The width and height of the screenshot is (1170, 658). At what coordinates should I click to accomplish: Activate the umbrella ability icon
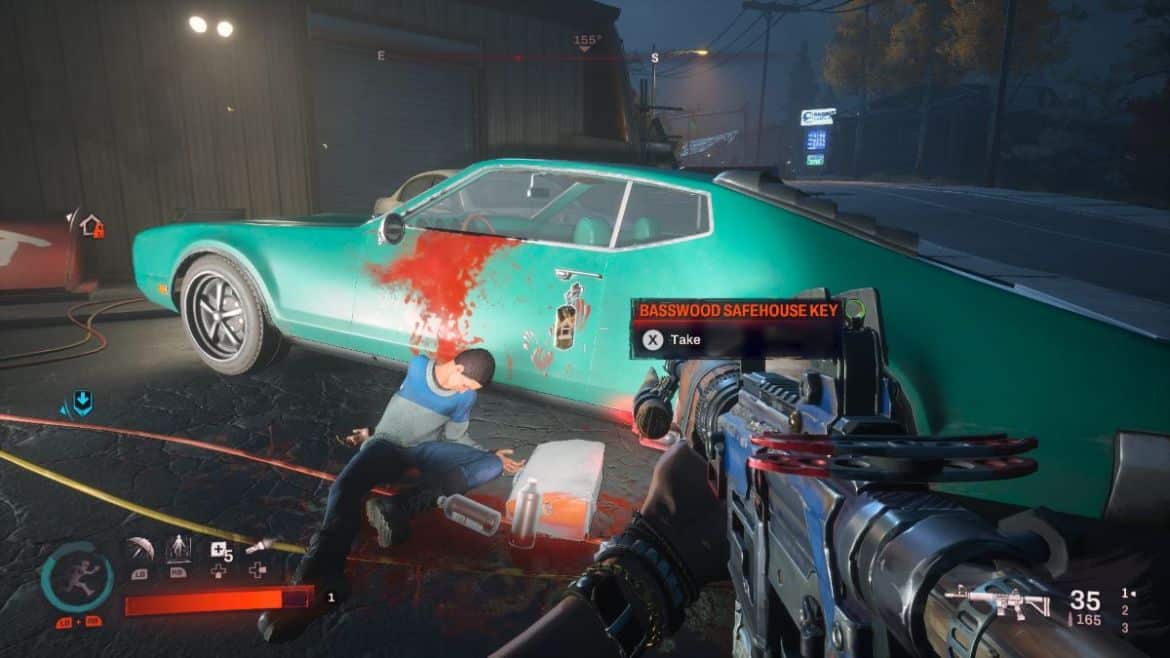point(139,549)
